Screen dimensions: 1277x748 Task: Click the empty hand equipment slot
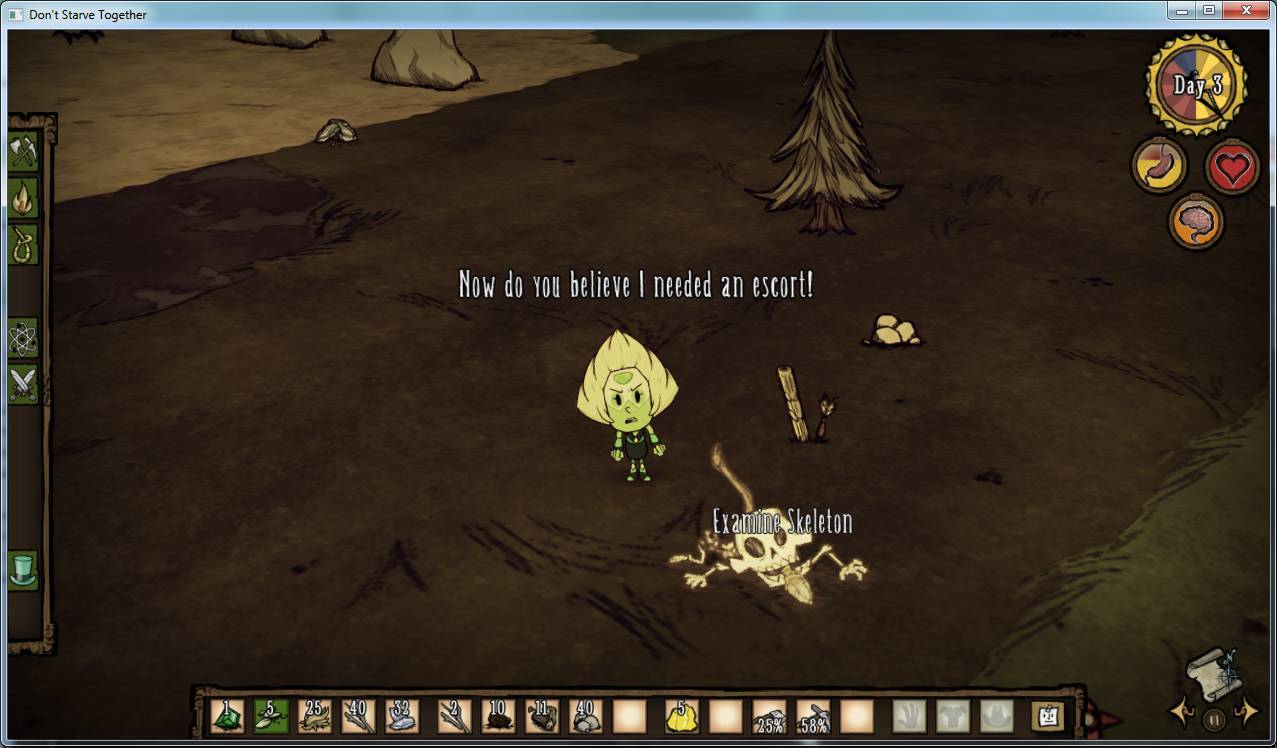pos(909,716)
